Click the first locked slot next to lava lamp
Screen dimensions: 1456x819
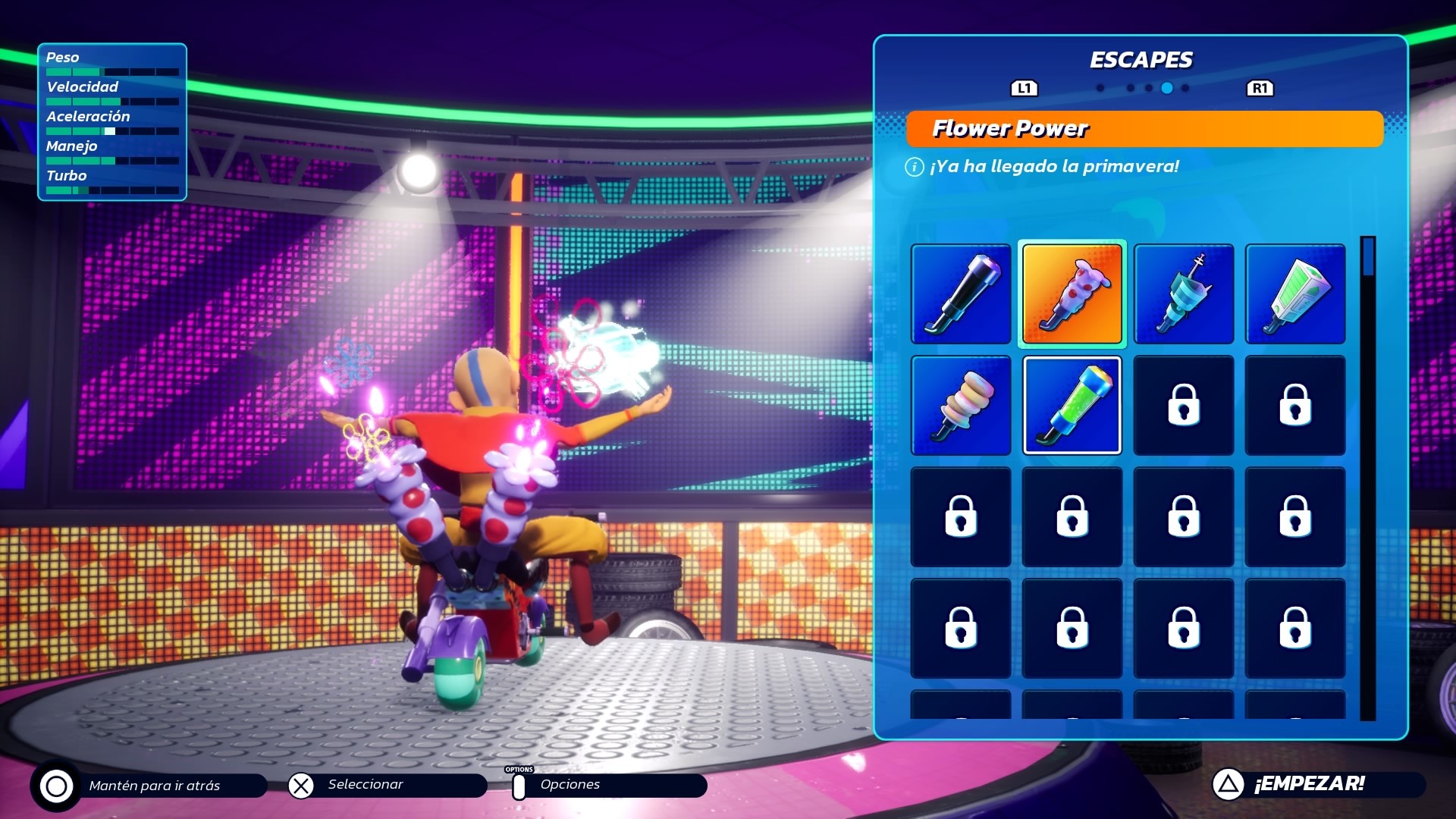[1183, 404]
